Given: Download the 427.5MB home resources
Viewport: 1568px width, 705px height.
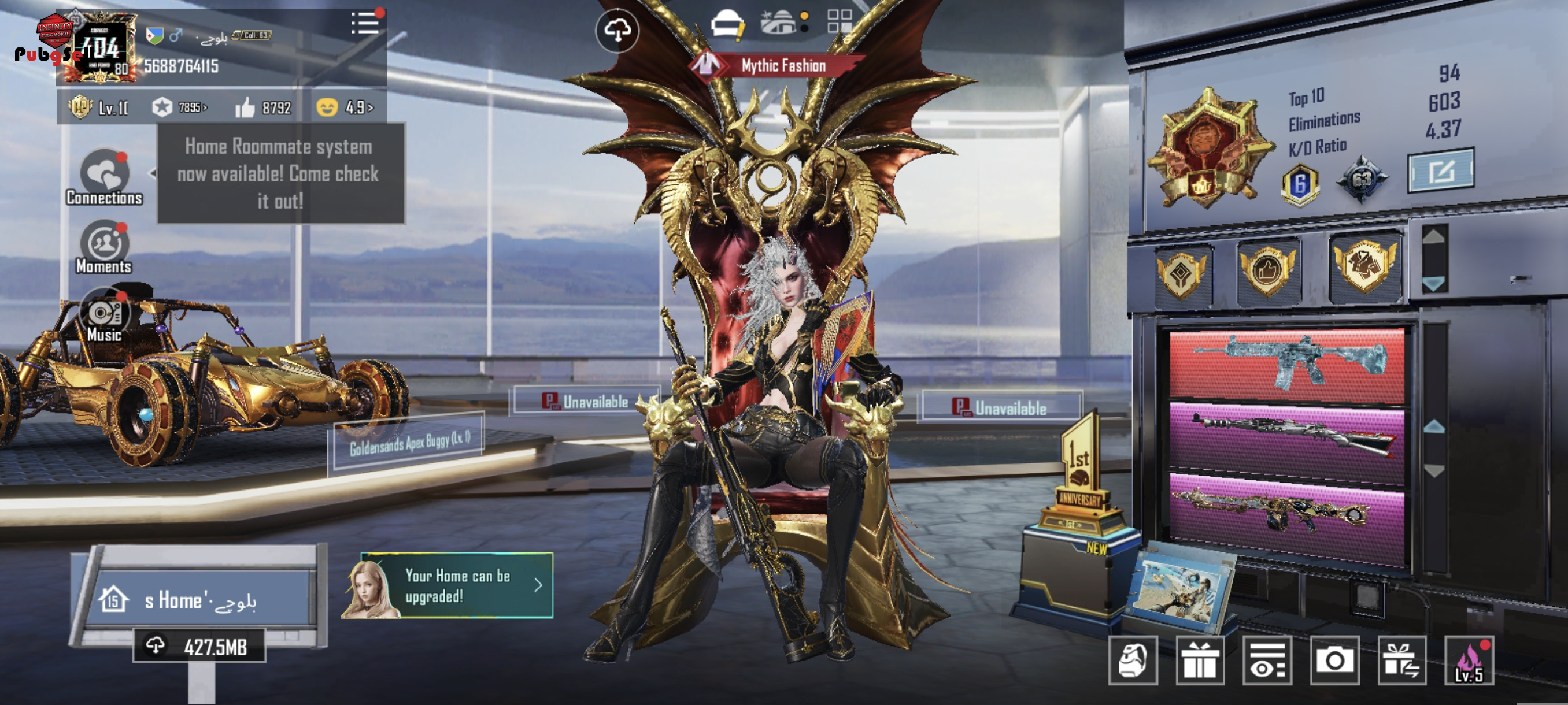Looking at the screenshot, I should (x=199, y=647).
